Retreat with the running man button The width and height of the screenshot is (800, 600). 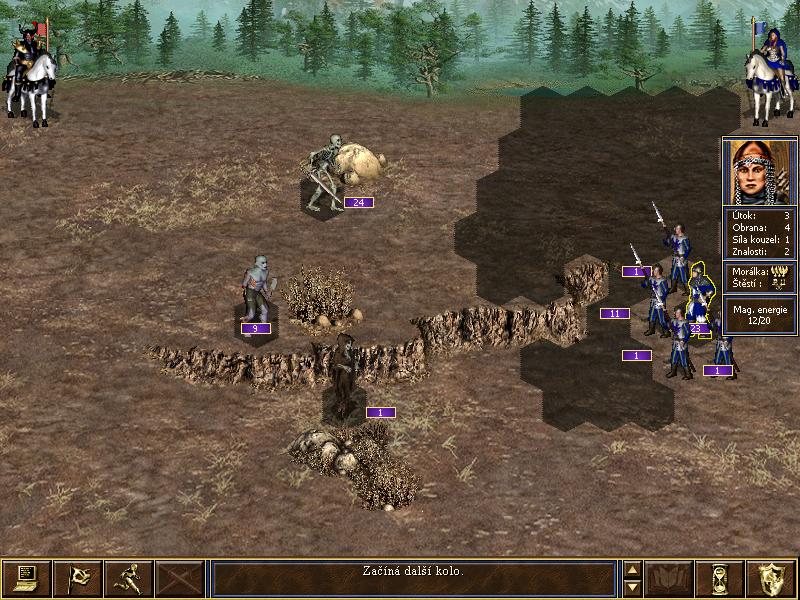click(129, 578)
